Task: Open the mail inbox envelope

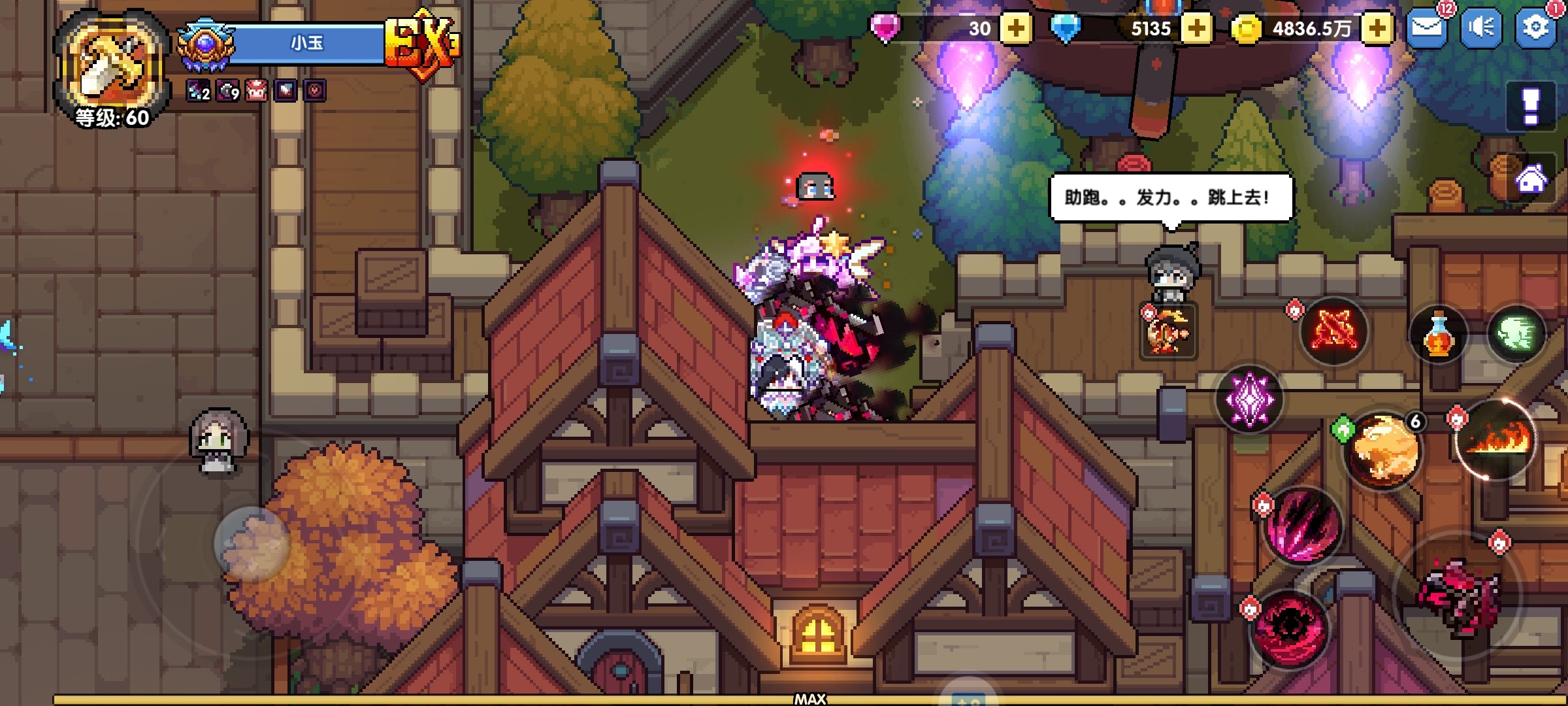Action: point(1426,28)
